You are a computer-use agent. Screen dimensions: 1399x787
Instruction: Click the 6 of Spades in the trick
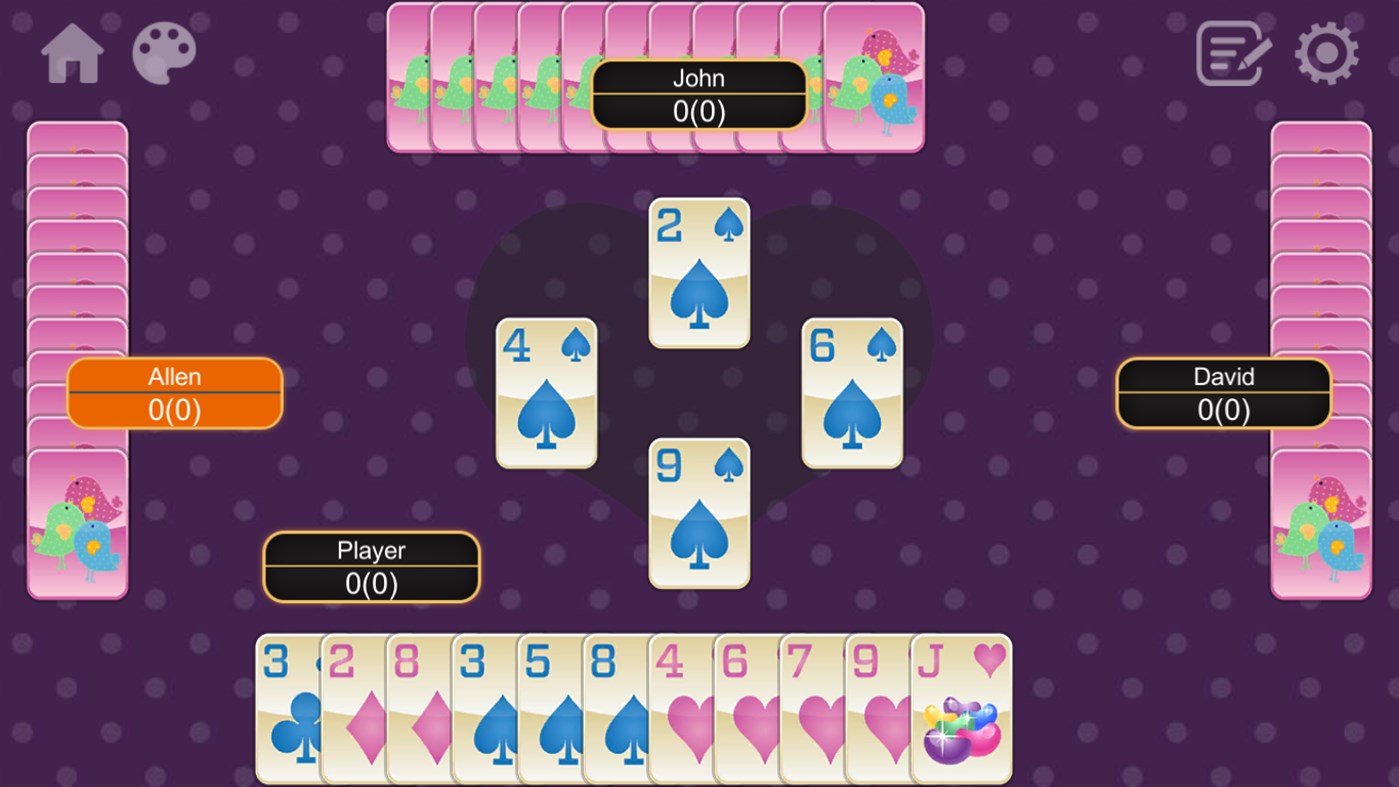pyautogui.click(x=851, y=393)
